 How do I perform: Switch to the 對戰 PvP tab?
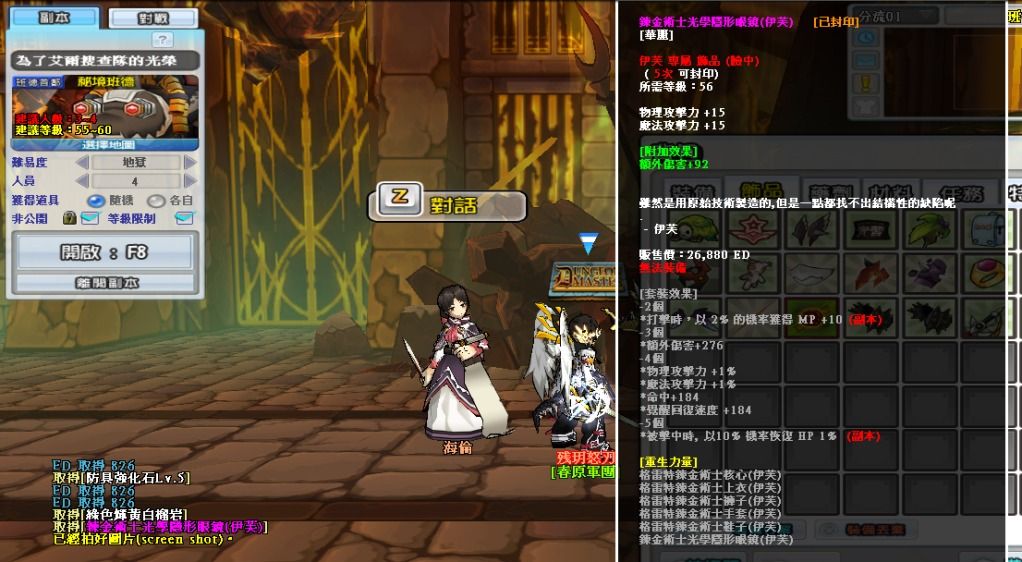[152, 18]
